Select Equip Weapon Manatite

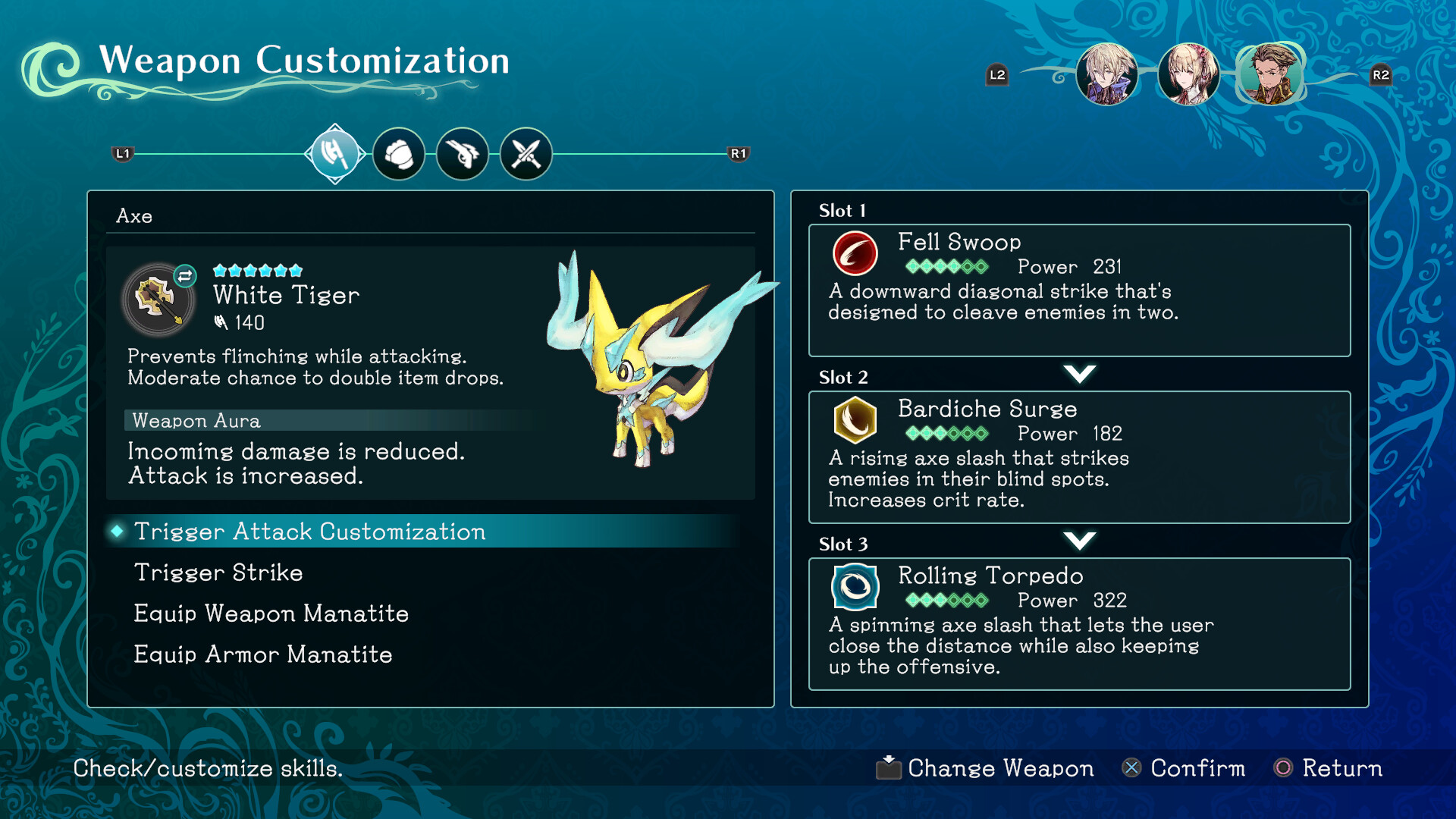(x=271, y=613)
